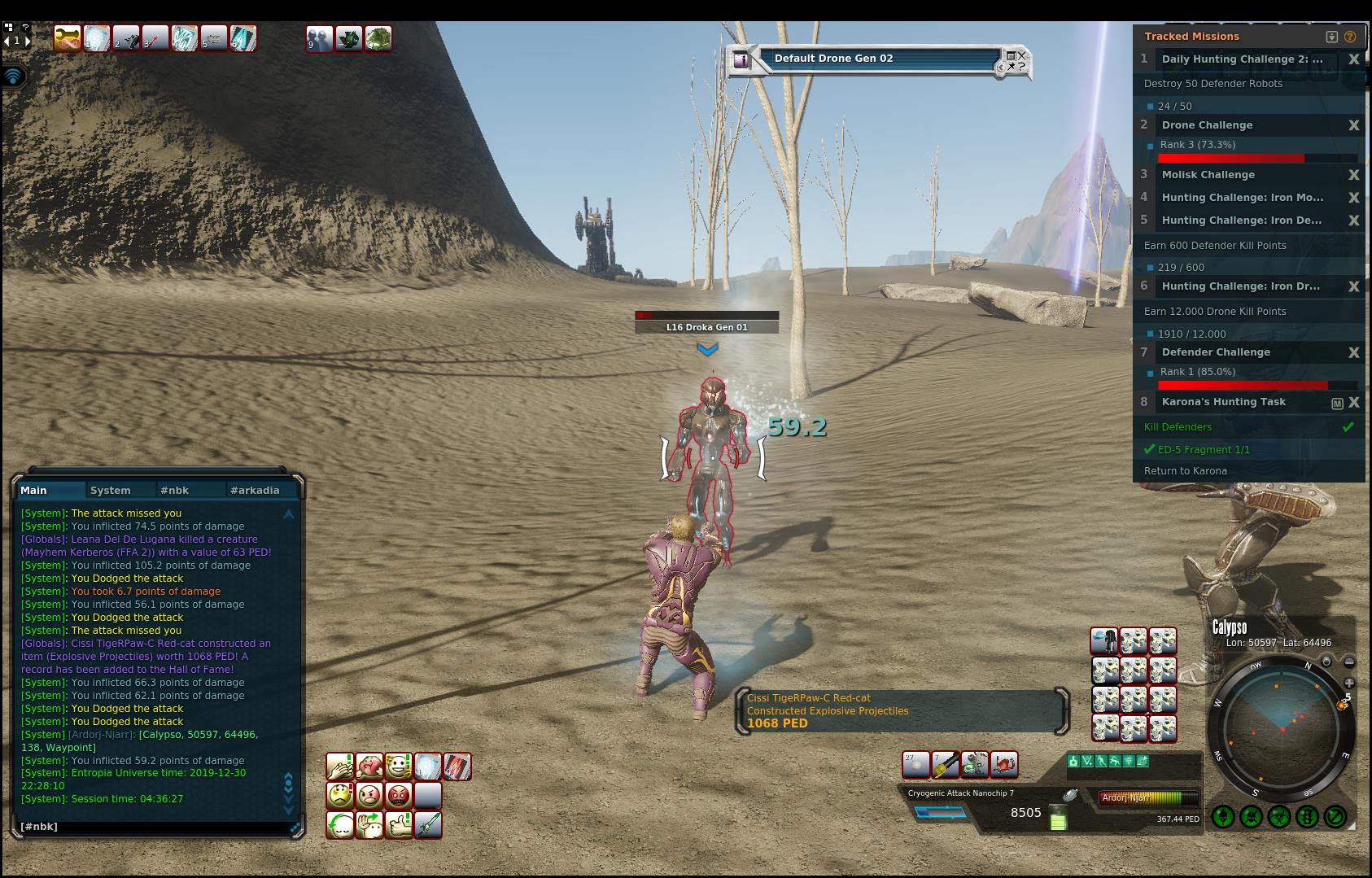Use the applause clapping hands emote
The image size is (1372, 878).
(x=339, y=766)
